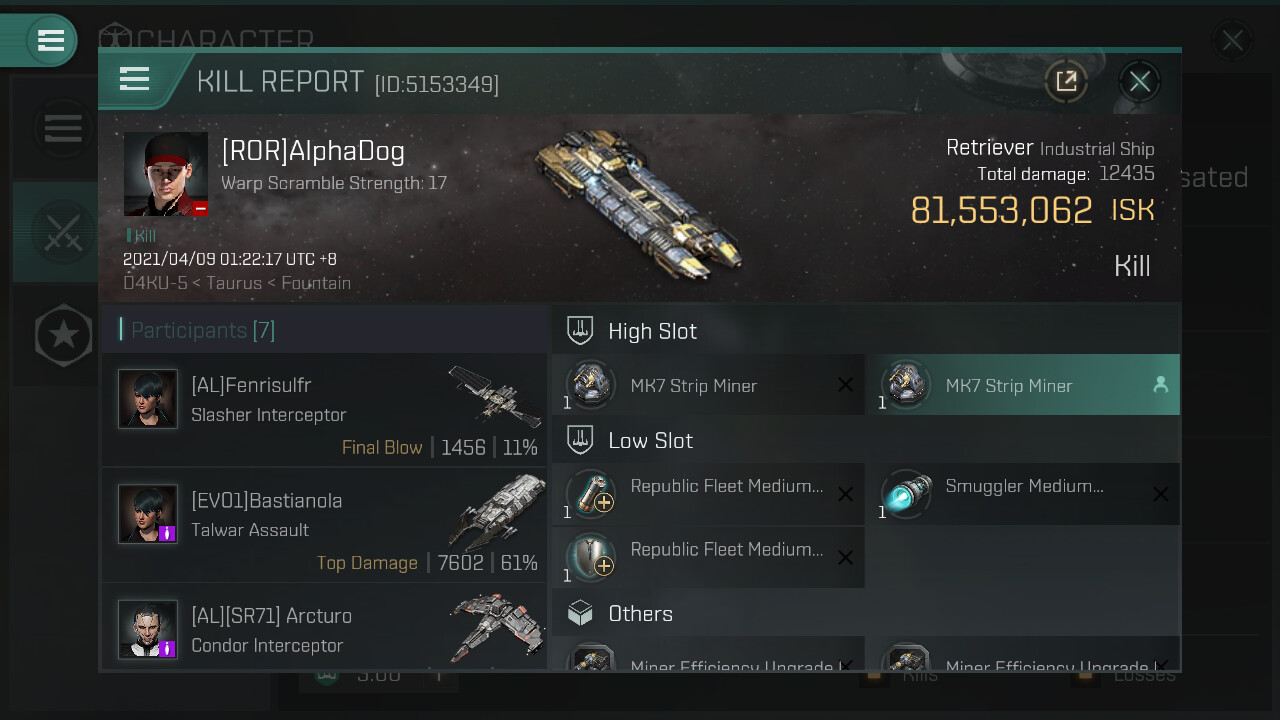Select the unhighlighted MK7 Strip Miner slot
This screenshot has height=720, width=1280.
coord(708,386)
